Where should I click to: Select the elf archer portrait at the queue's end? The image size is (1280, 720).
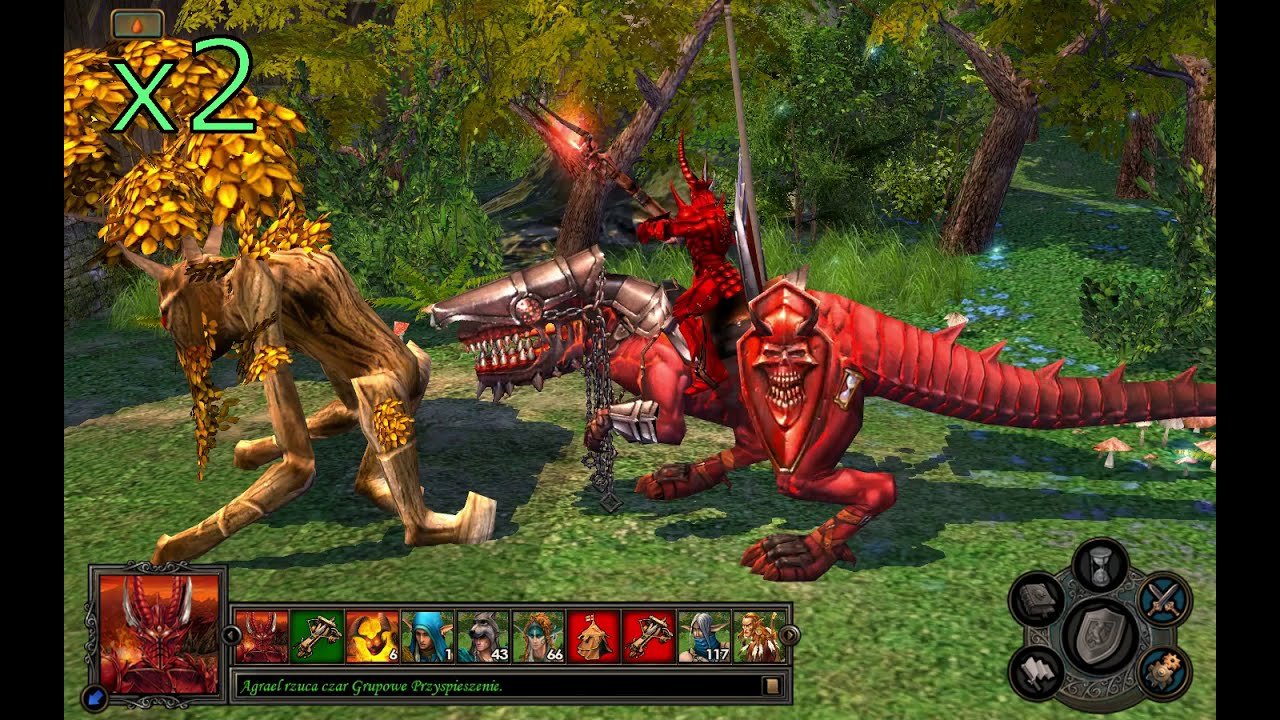[x=758, y=637]
